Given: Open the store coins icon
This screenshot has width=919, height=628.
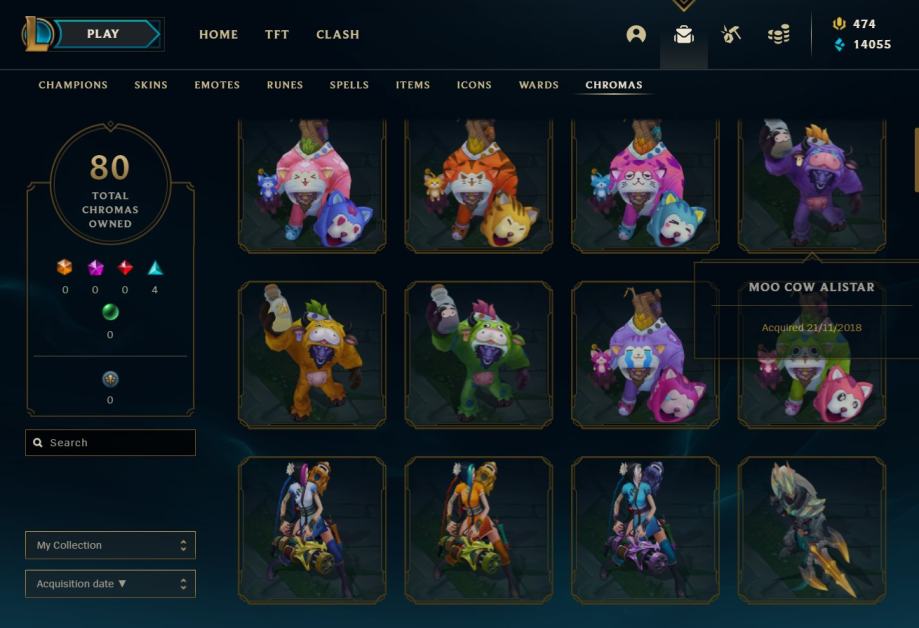Looking at the screenshot, I should [779, 34].
